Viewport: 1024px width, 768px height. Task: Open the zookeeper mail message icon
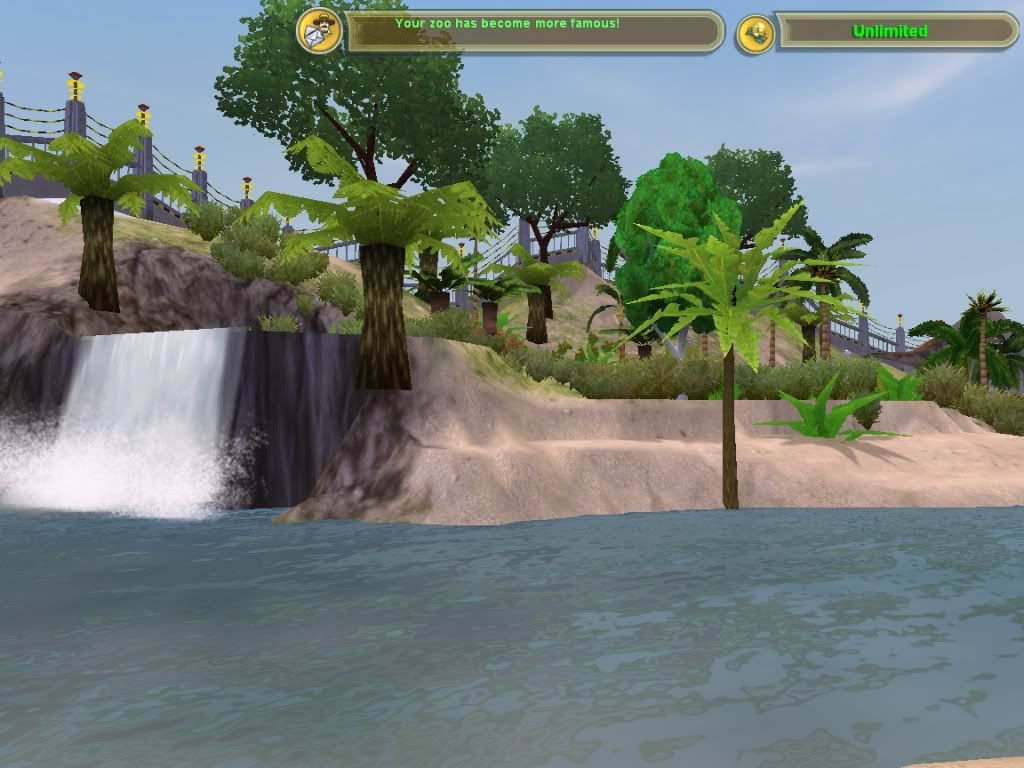[x=319, y=30]
